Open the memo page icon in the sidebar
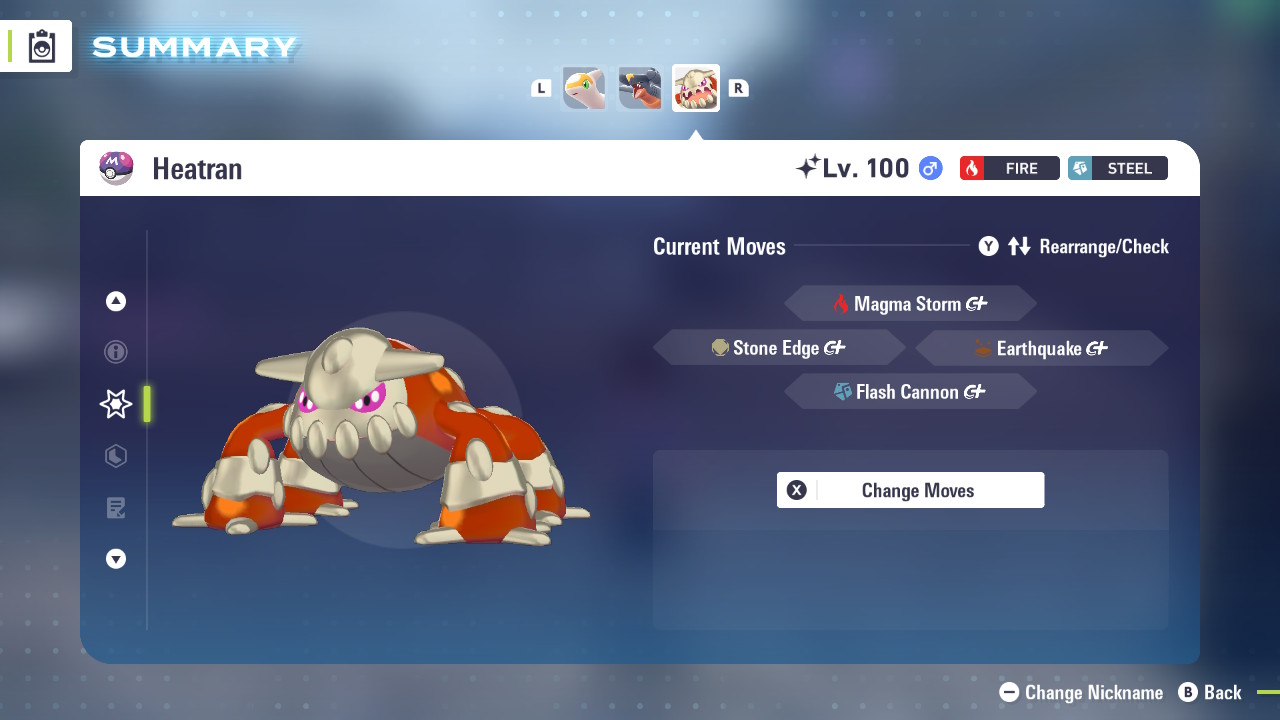 115,508
